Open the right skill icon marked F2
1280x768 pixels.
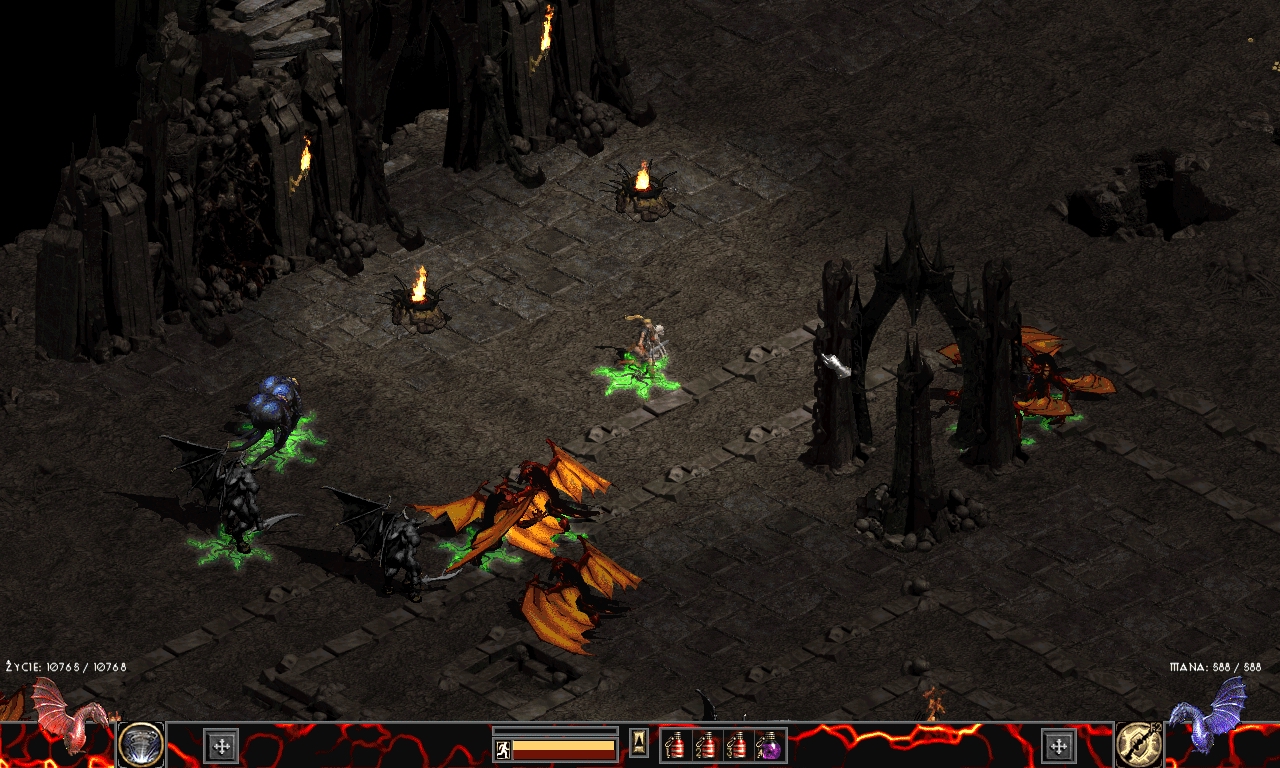1139,744
